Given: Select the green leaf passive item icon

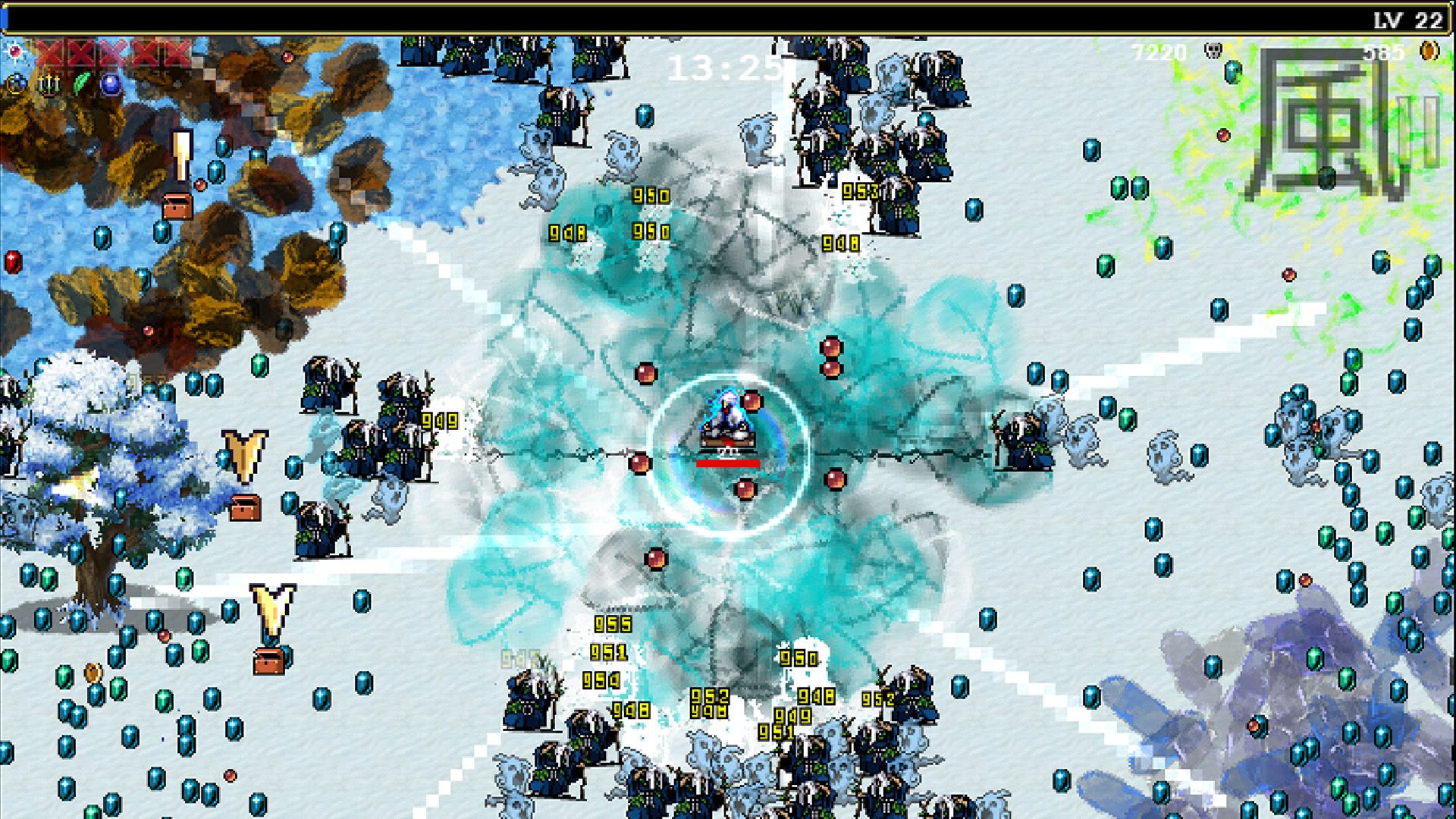Looking at the screenshot, I should (x=80, y=81).
